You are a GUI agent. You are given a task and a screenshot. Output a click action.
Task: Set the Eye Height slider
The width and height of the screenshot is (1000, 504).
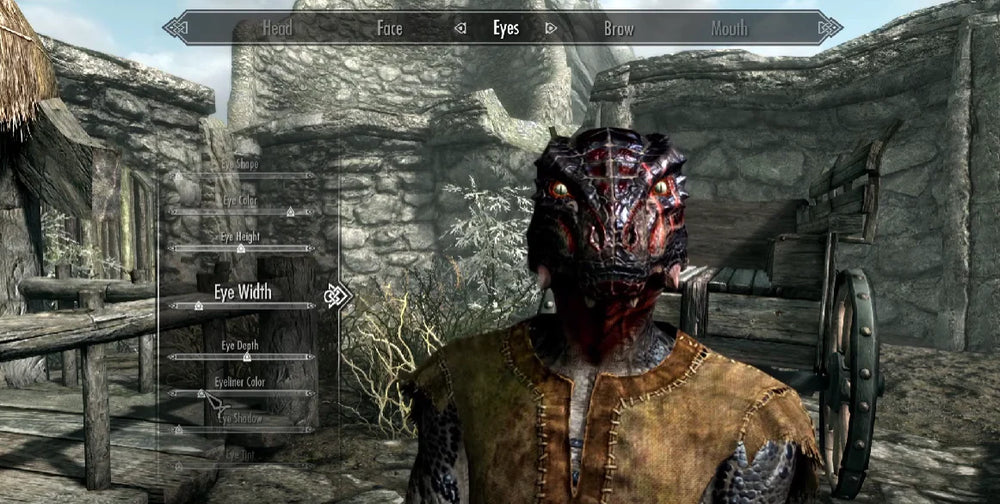point(241,247)
